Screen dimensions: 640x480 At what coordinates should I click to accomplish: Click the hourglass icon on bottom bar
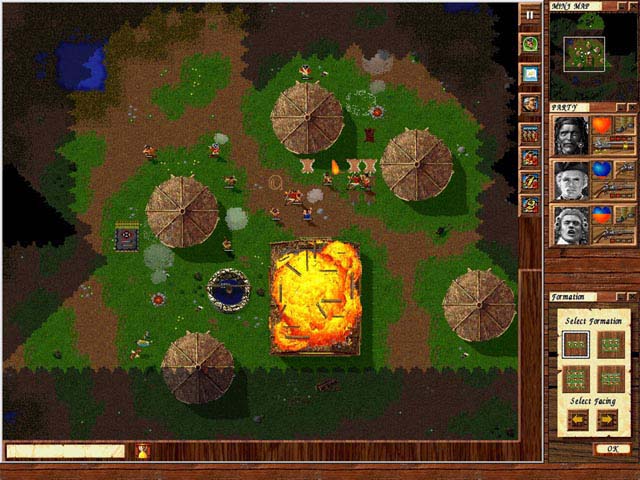click(x=141, y=451)
